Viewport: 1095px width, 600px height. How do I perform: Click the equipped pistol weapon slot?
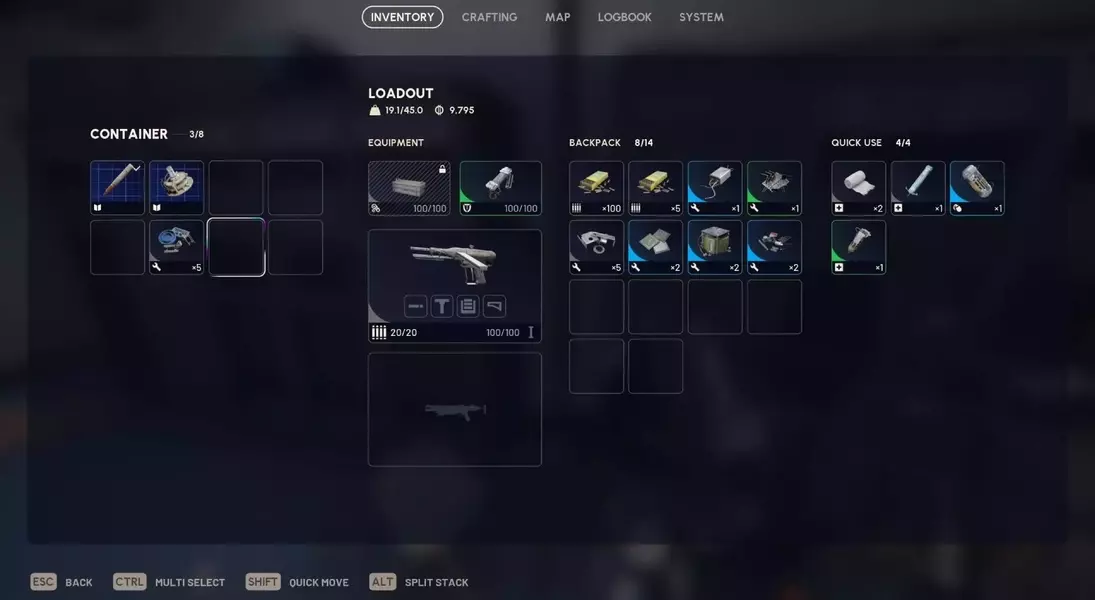coord(455,263)
